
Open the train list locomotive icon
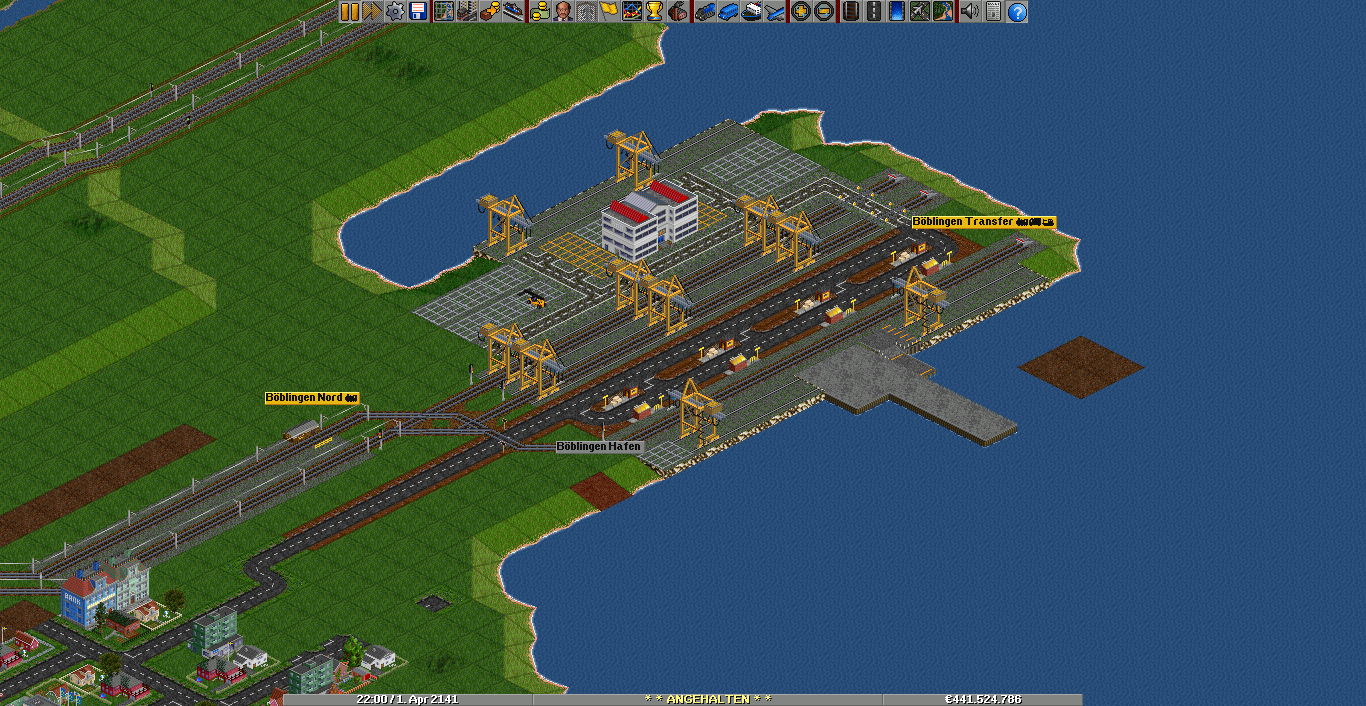pos(704,12)
